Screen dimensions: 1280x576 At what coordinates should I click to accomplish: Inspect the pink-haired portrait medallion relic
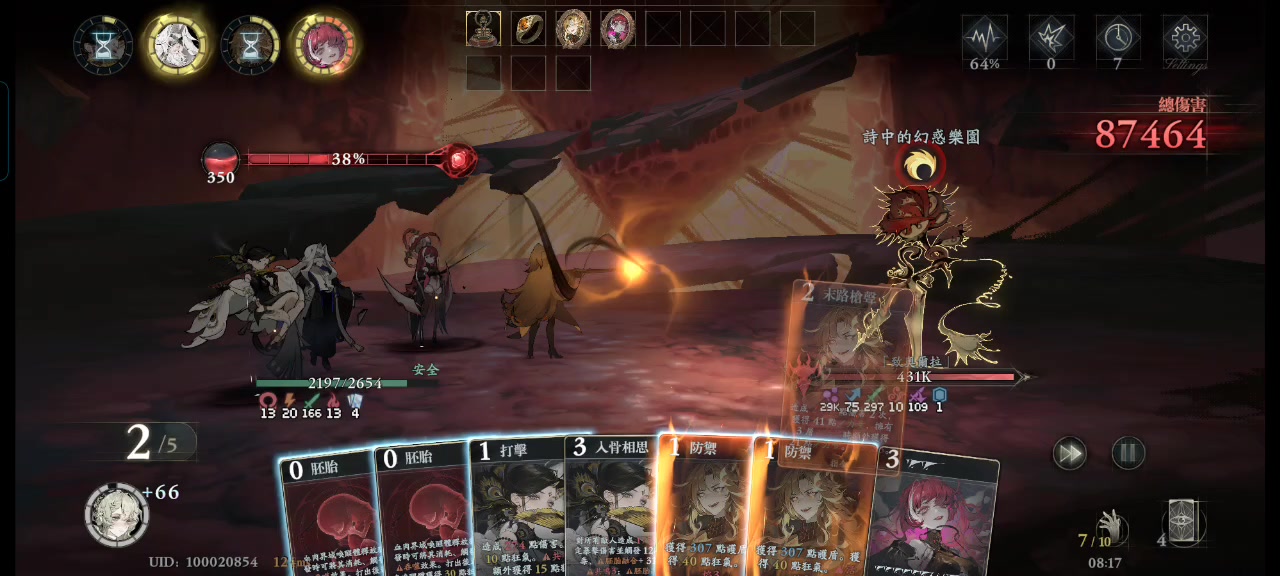(x=618, y=28)
